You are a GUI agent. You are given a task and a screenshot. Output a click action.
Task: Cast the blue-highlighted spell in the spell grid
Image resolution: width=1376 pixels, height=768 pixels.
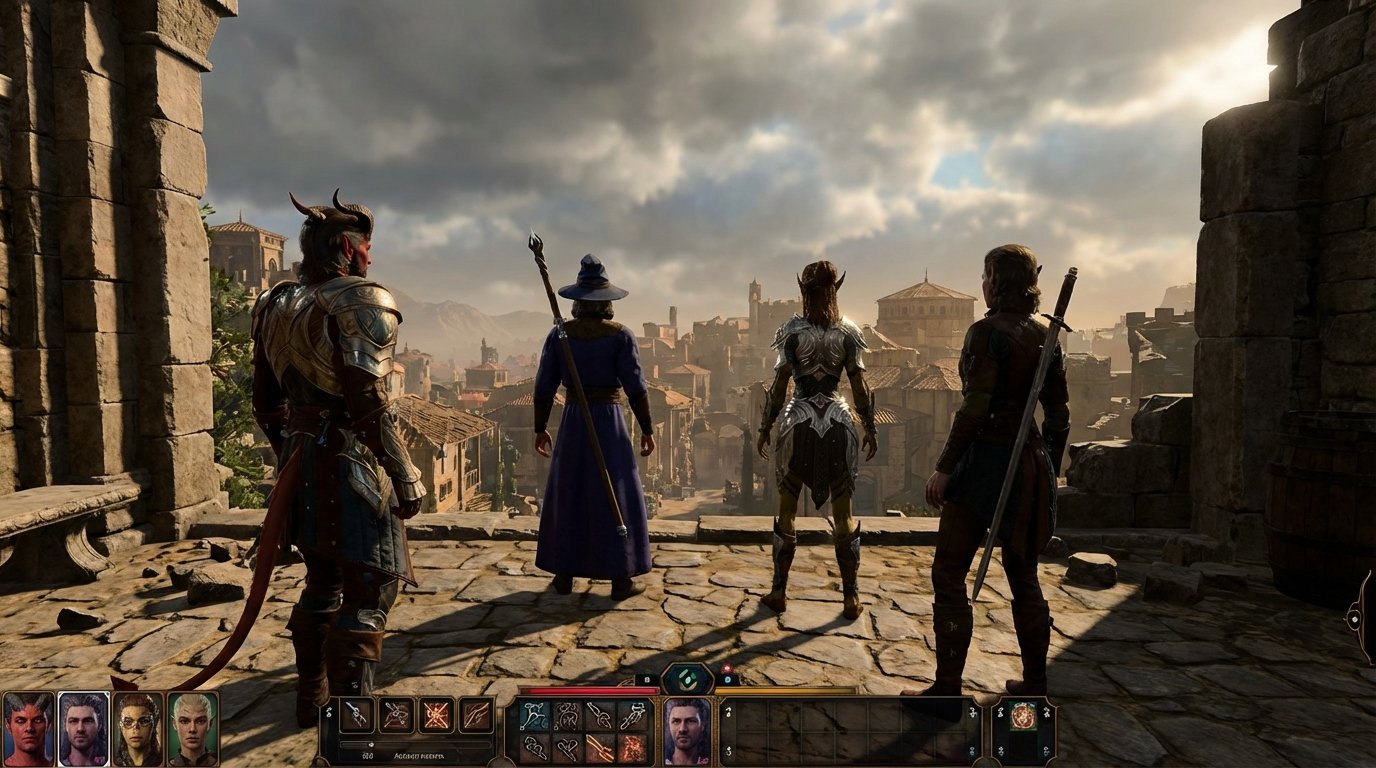coord(533,714)
